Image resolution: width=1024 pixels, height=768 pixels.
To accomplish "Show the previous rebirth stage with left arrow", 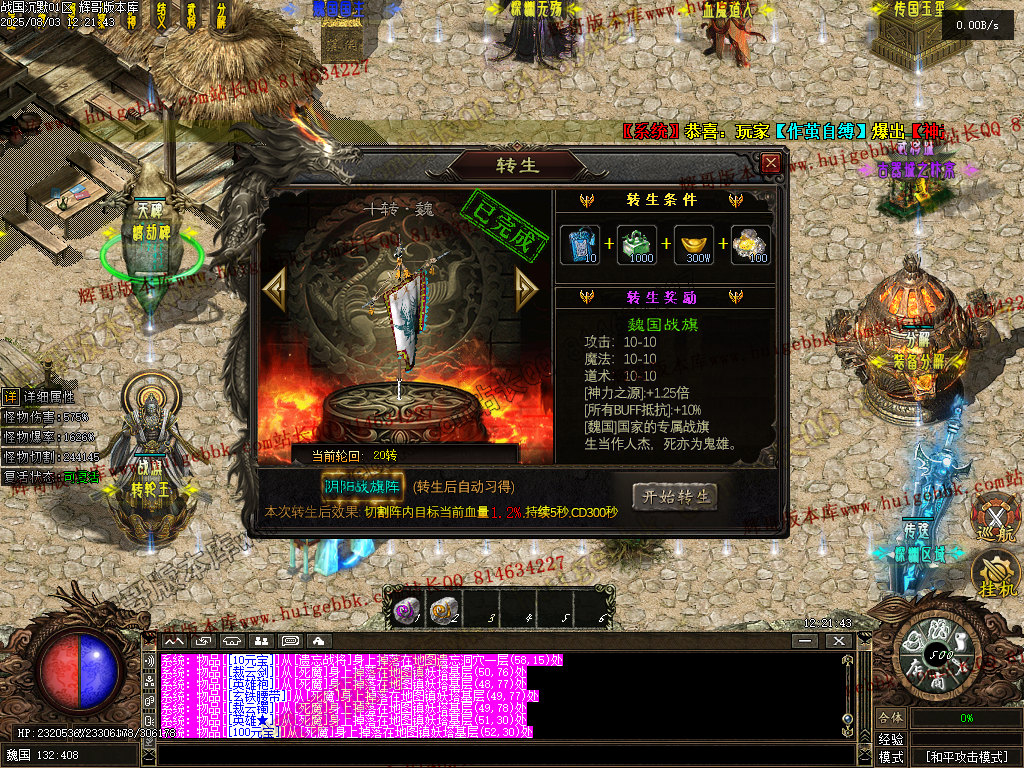I will pyautogui.click(x=274, y=288).
